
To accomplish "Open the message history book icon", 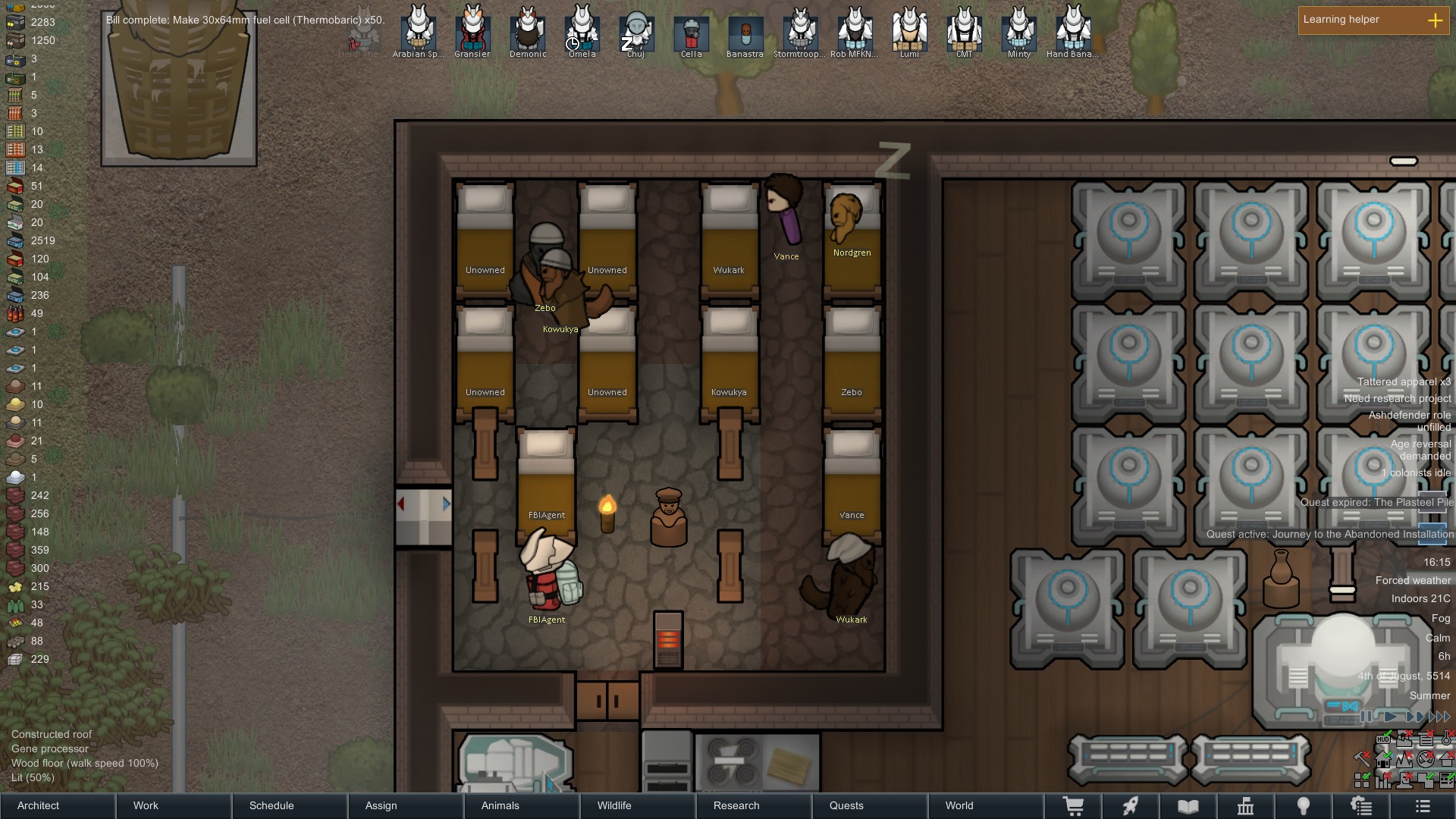I will click(1188, 805).
